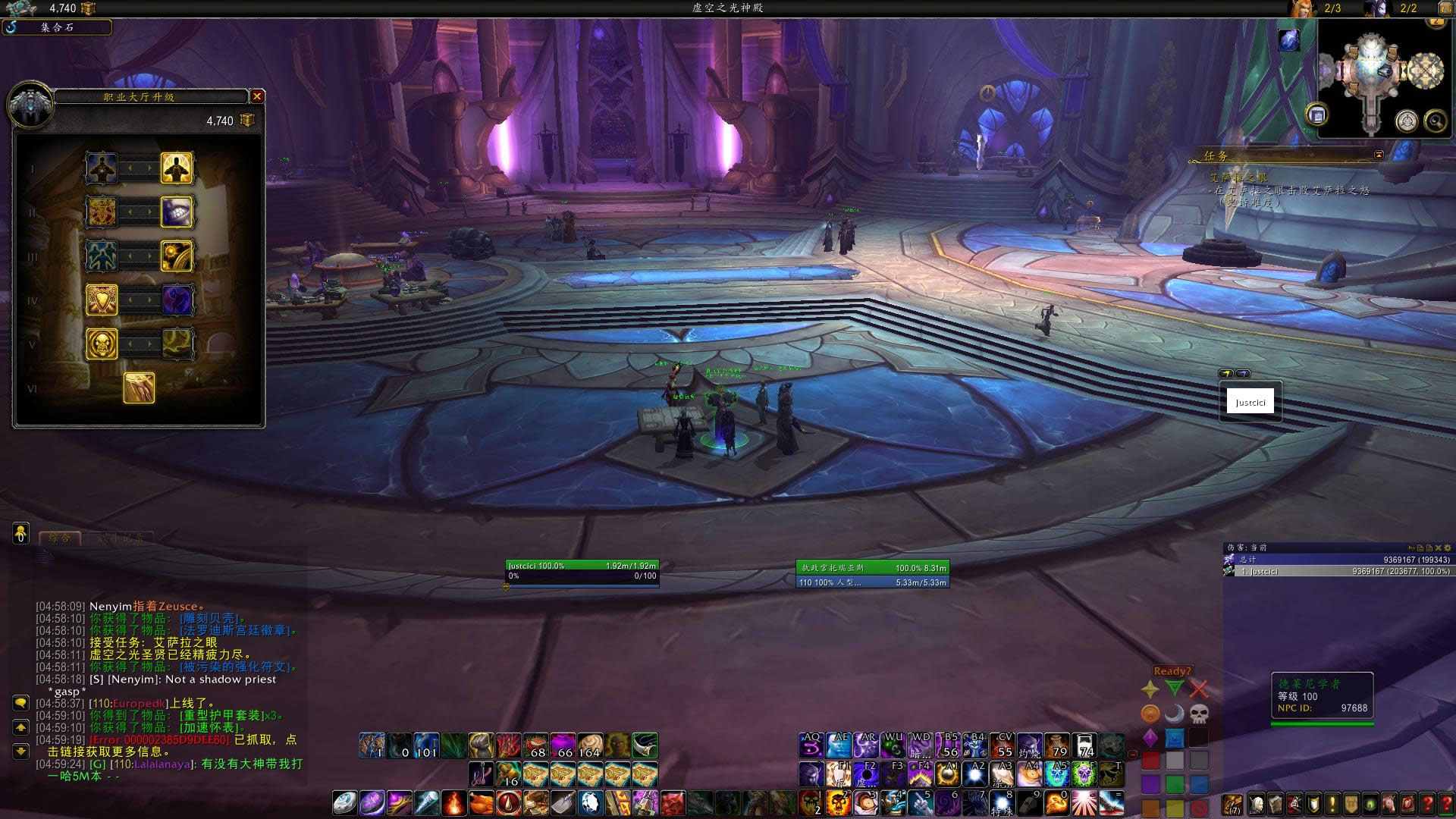Click the minimap magnifying glass tracking button
1456x819 pixels.
click(x=1435, y=121)
